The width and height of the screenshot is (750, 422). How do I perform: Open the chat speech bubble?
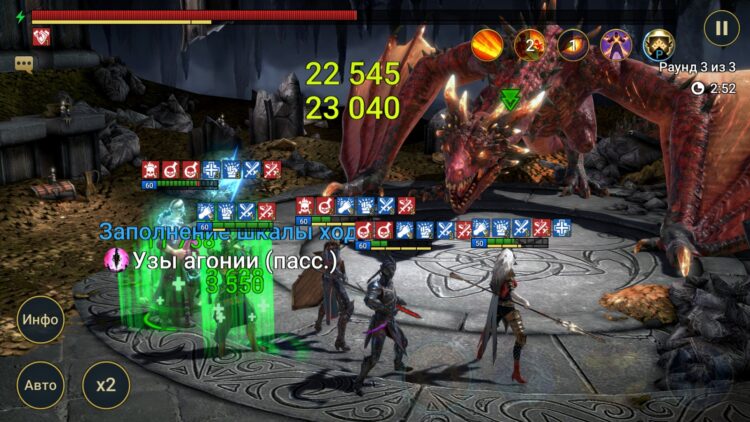[x=24, y=64]
